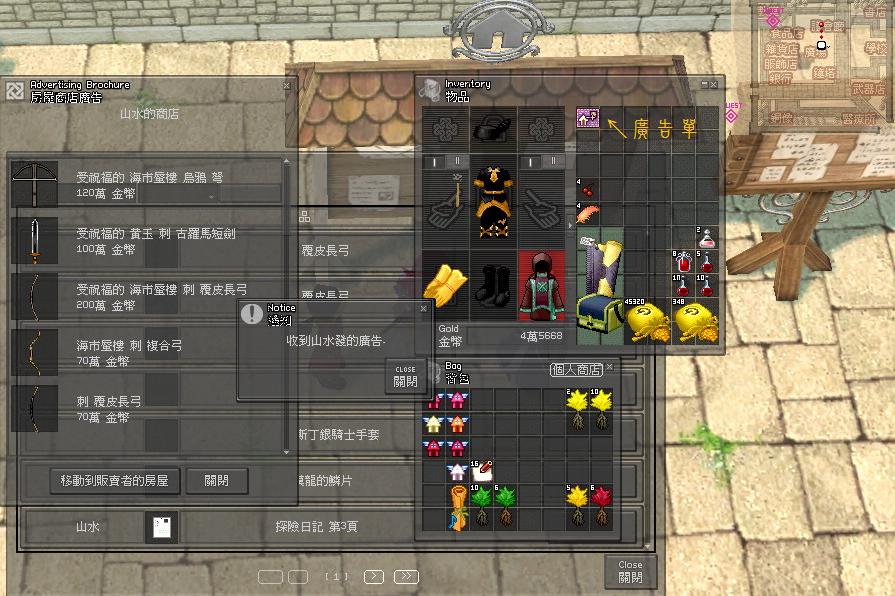Click the purple advertising flyer item
The image size is (895, 596).
tap(588, 120)
